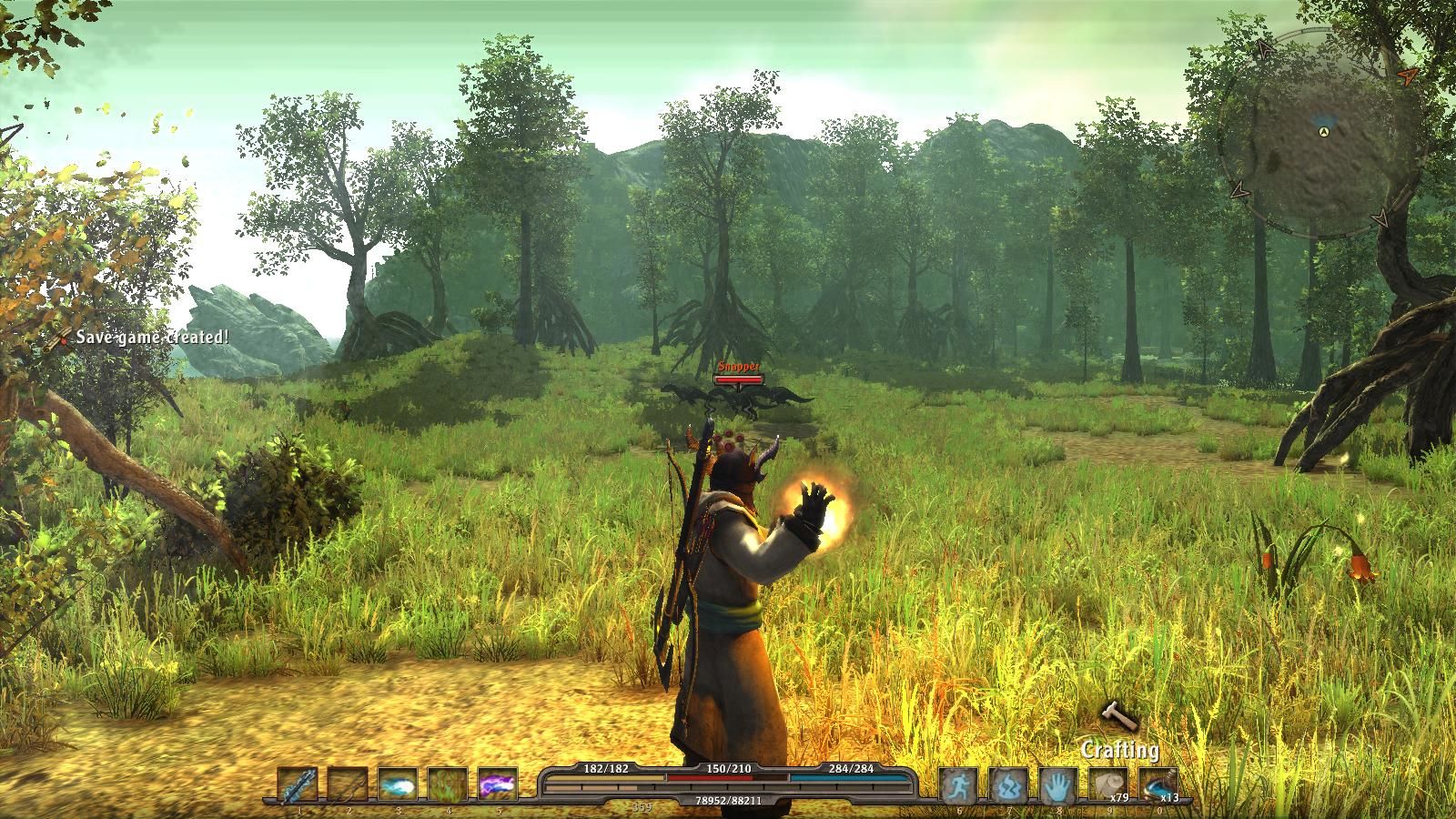Consume the blue item in slot 0 showing x13

pyautogui.click(x=1158, y=784)
